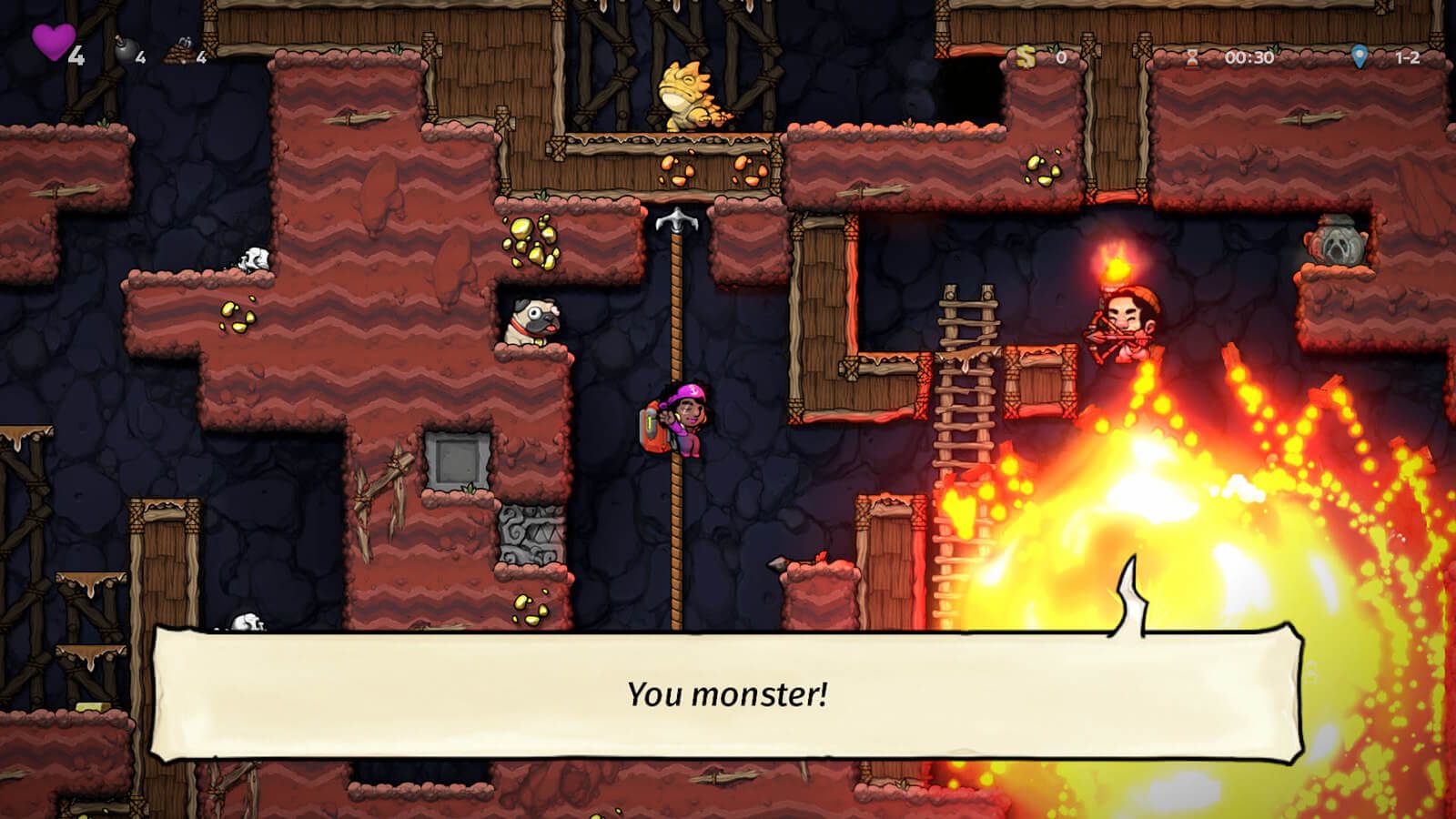Click the purple heart health icon

(50, 41)
